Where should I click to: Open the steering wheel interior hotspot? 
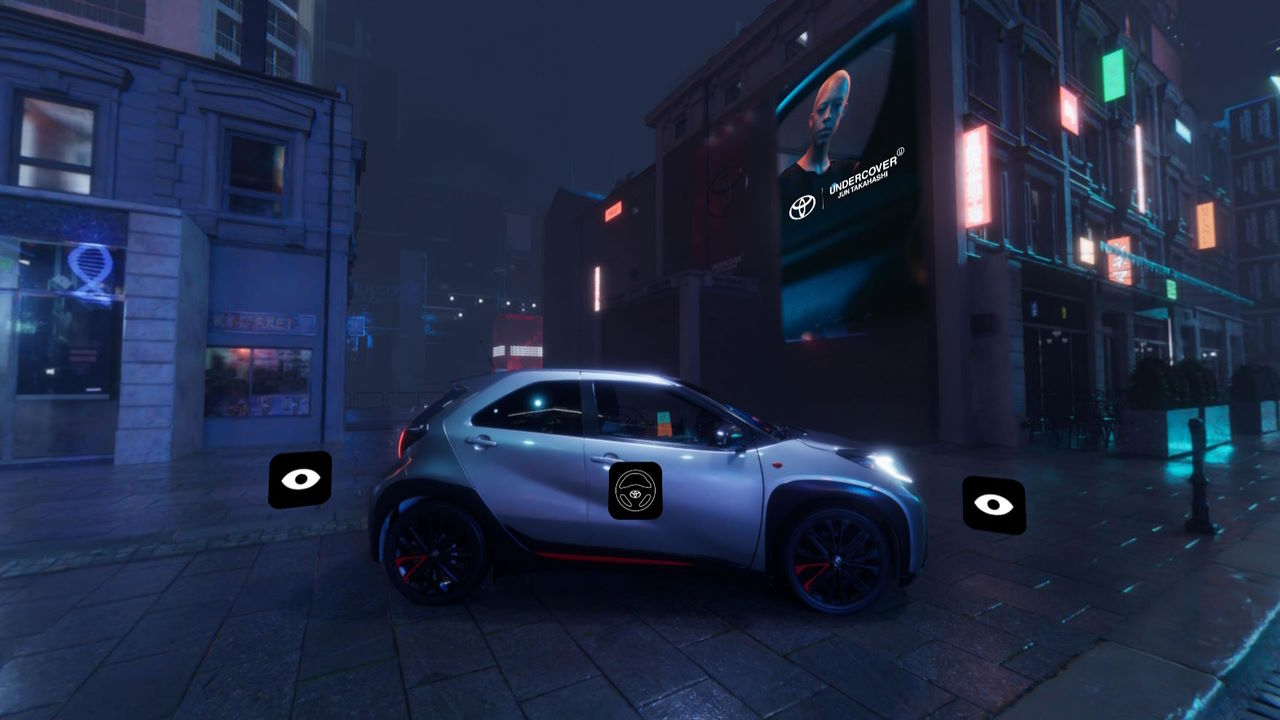pos(635,491)
